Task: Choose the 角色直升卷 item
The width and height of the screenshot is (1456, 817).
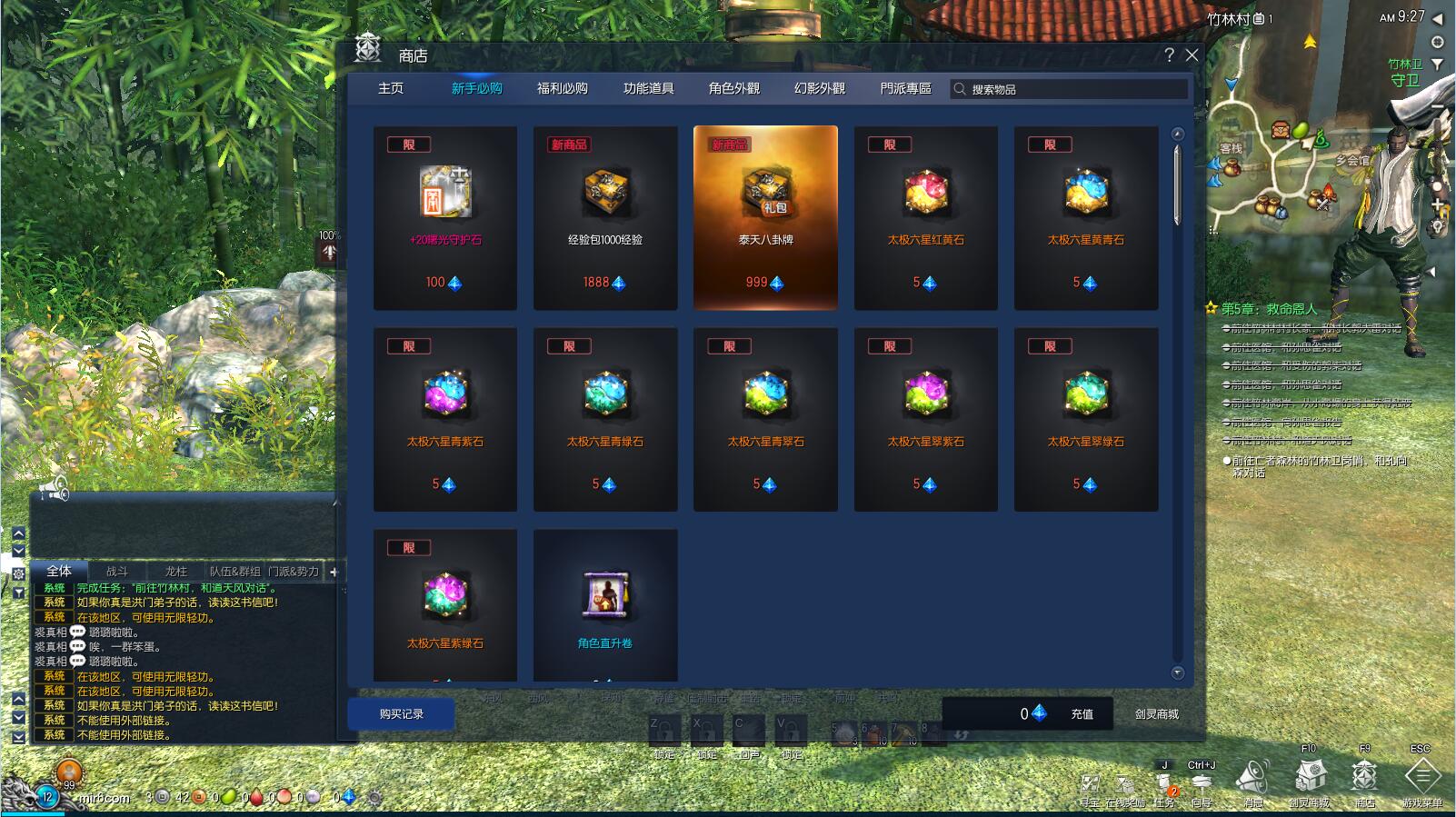Action: point(605,604)
